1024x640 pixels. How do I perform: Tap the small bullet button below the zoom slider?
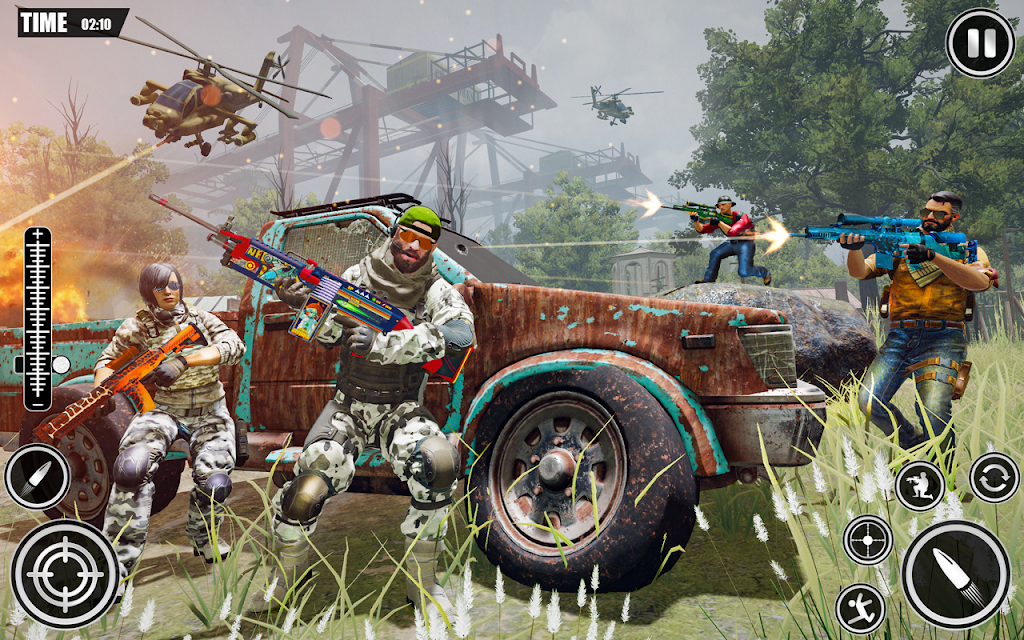[x=38, y=476]
